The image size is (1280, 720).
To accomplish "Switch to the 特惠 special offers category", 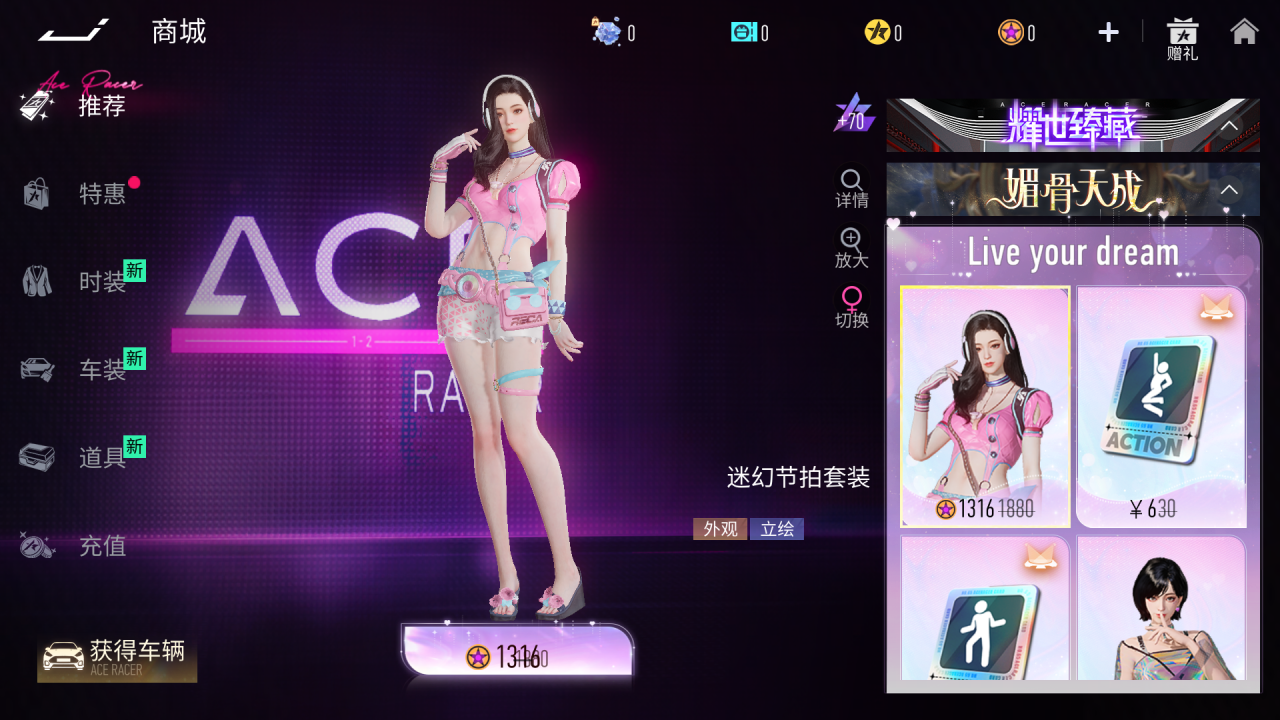I will (x=101, y=193).
